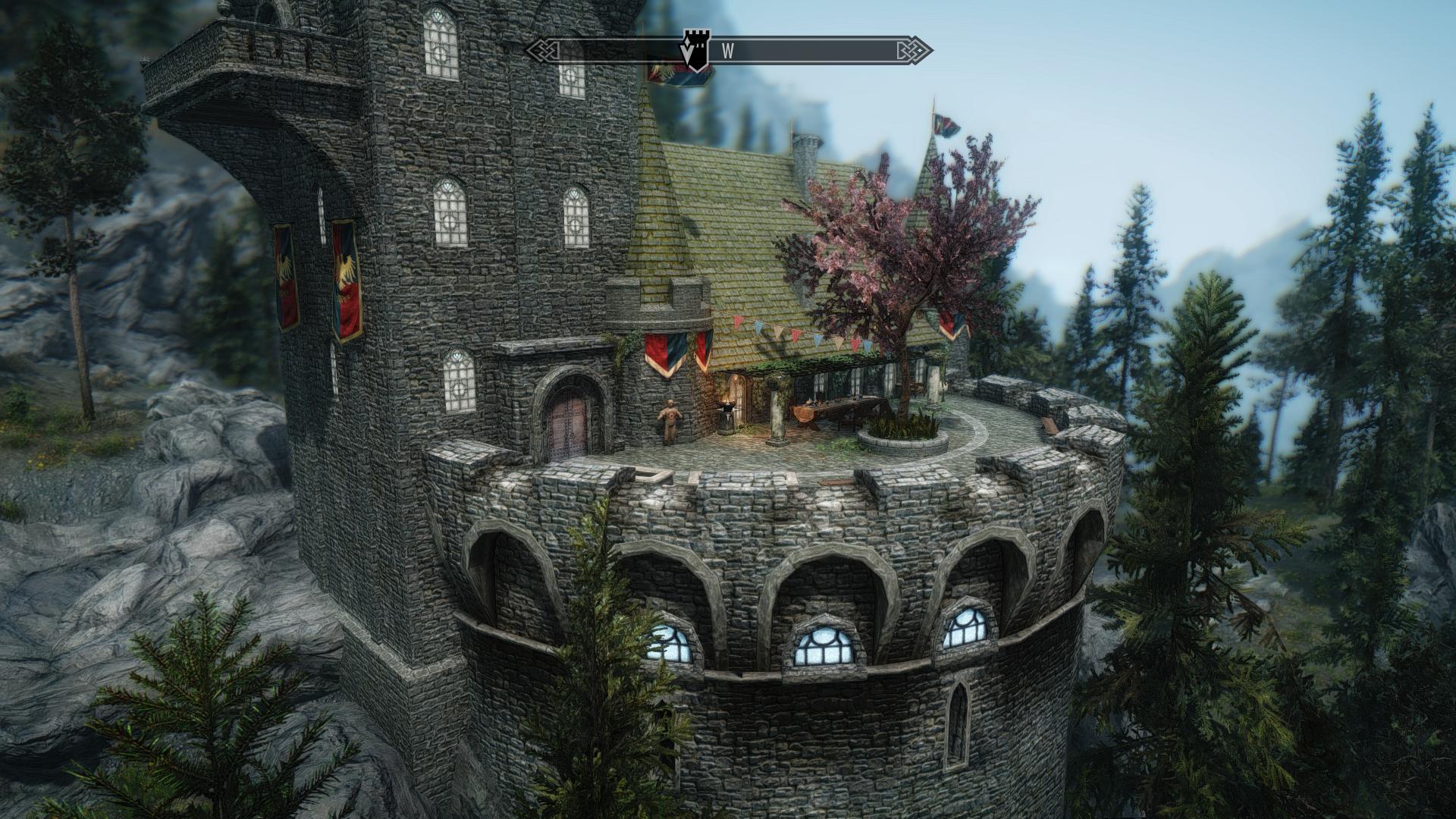This screenshot has width=1456, height=819.
Task: Select the West heading letter on the compass bar
Action: pyautogui.click(x=728, y=52)
